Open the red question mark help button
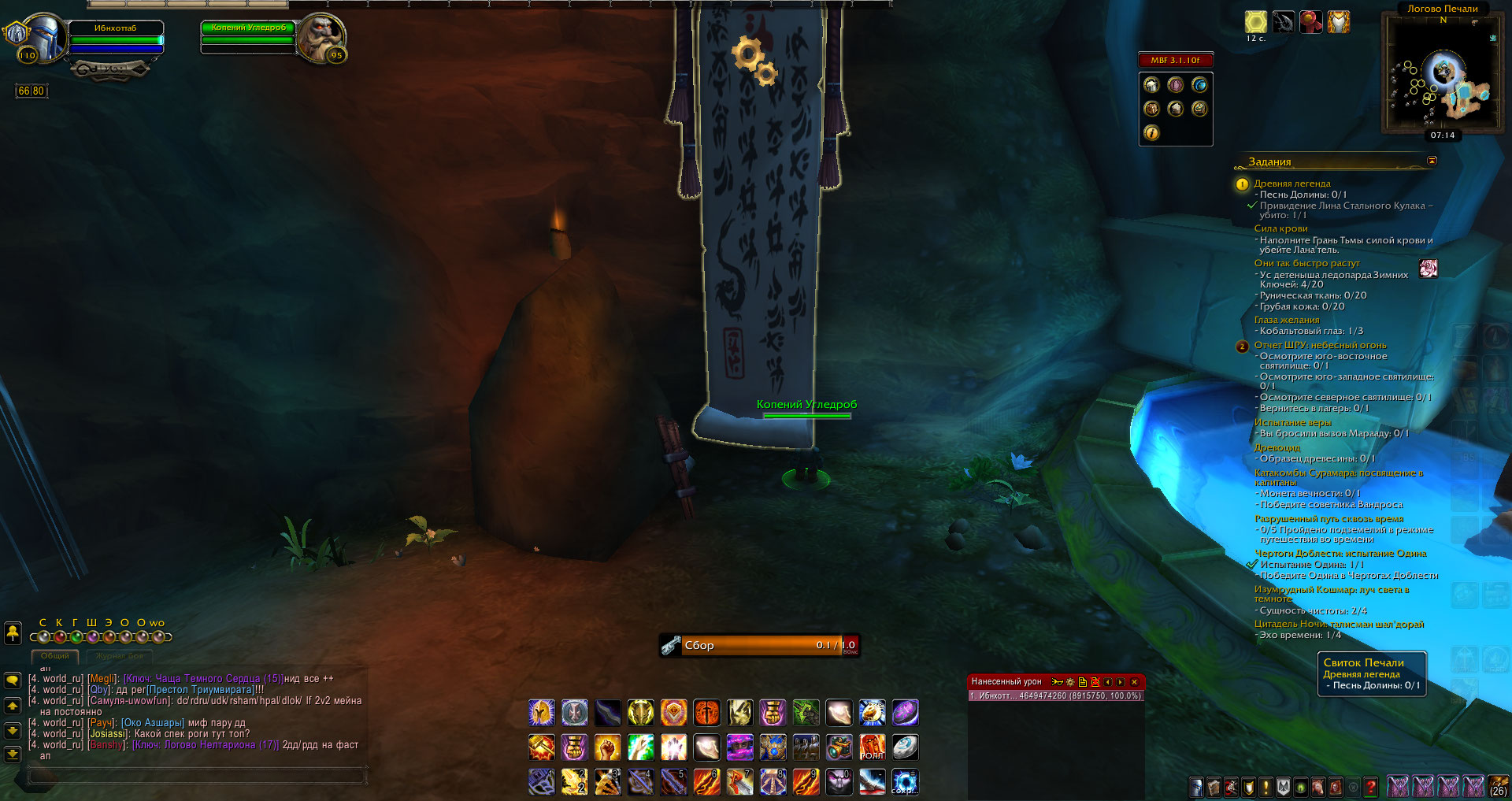 [1370, 786]
